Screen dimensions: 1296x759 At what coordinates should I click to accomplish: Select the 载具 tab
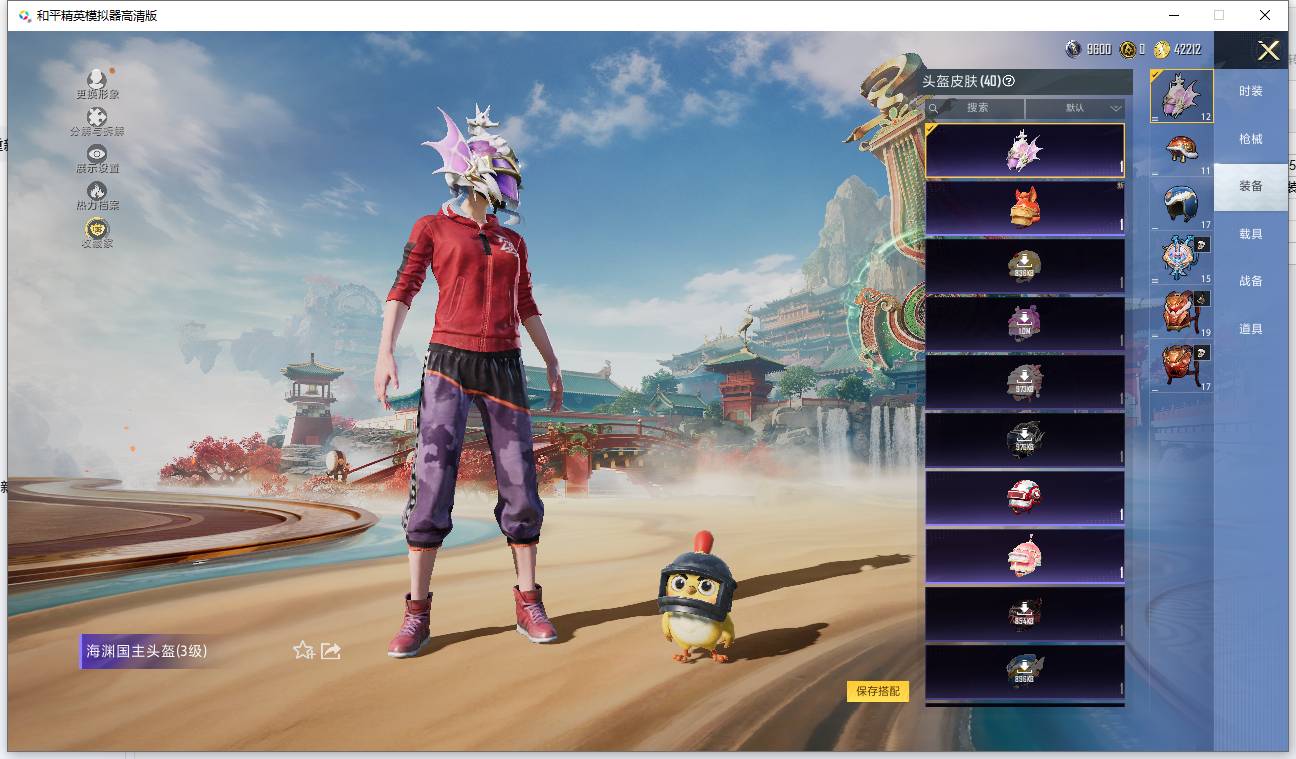coord(1250,234)
